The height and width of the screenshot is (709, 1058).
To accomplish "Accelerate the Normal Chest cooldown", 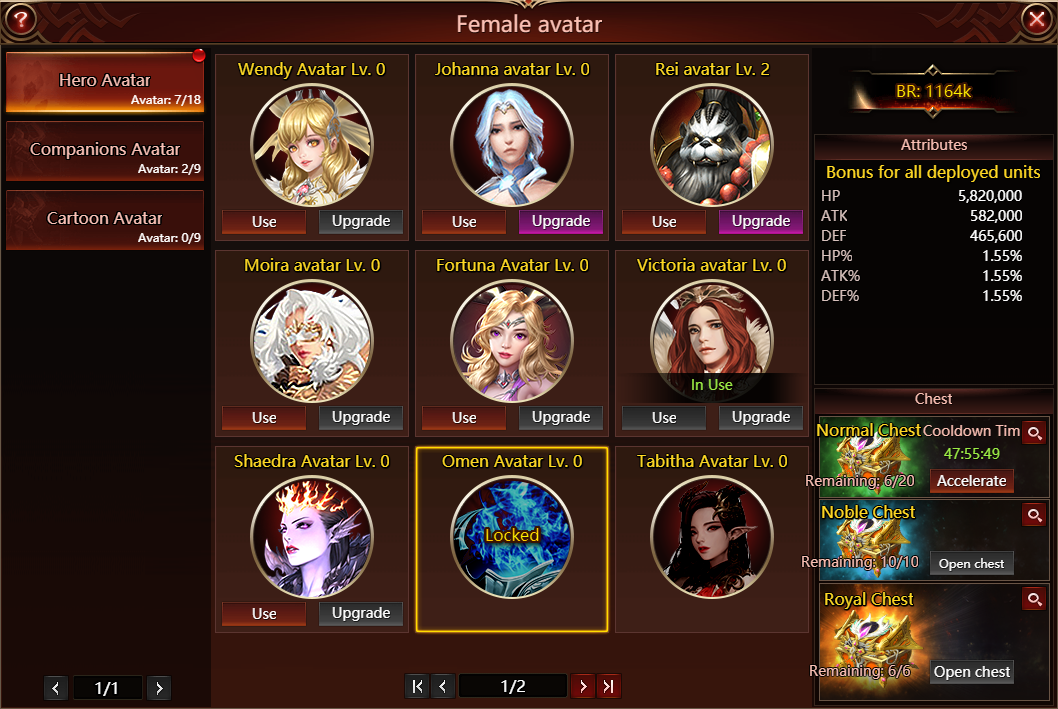I will click(x=971, y=481).
